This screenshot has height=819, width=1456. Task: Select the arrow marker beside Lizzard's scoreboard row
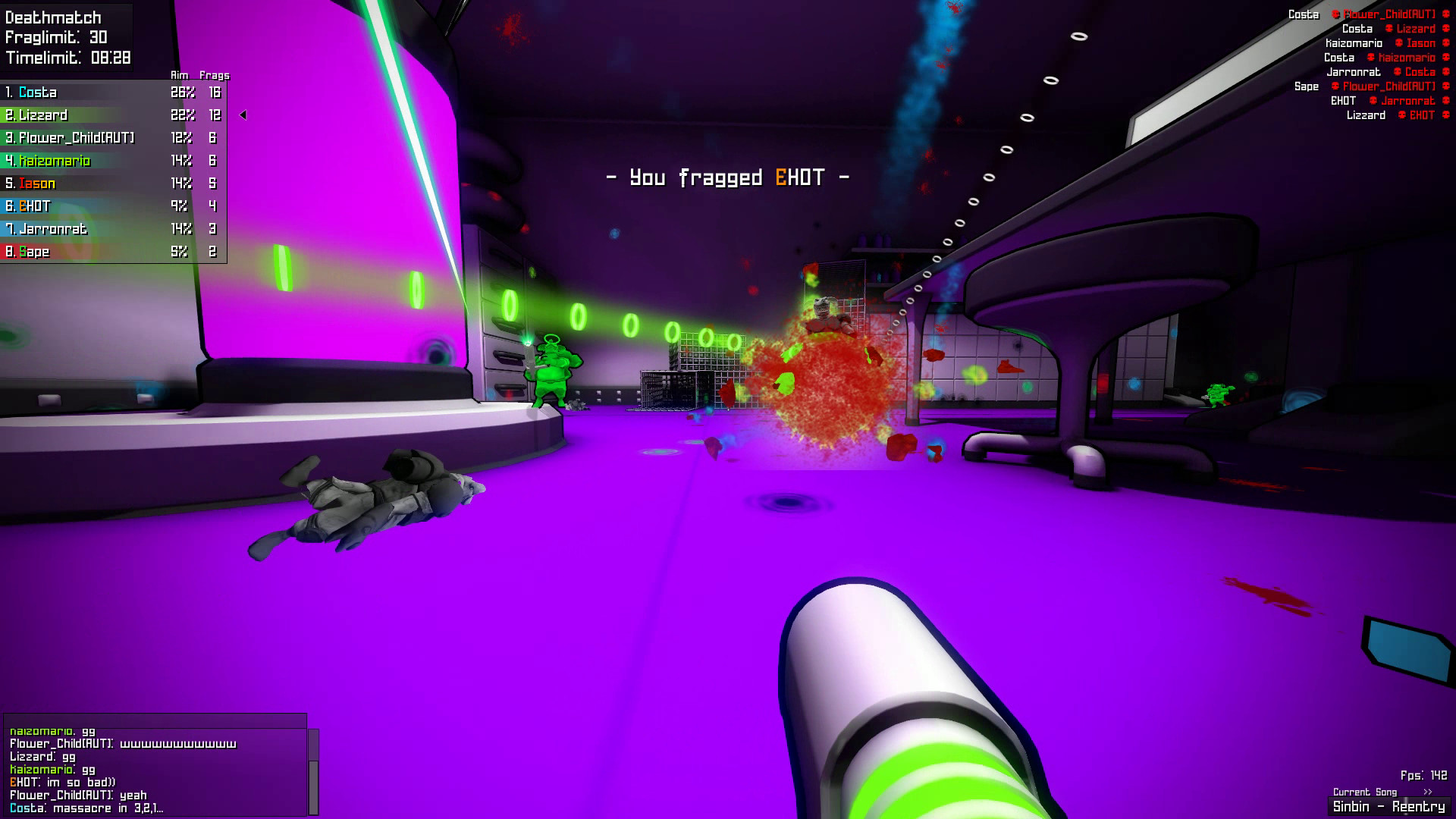[x=243, y=115]
